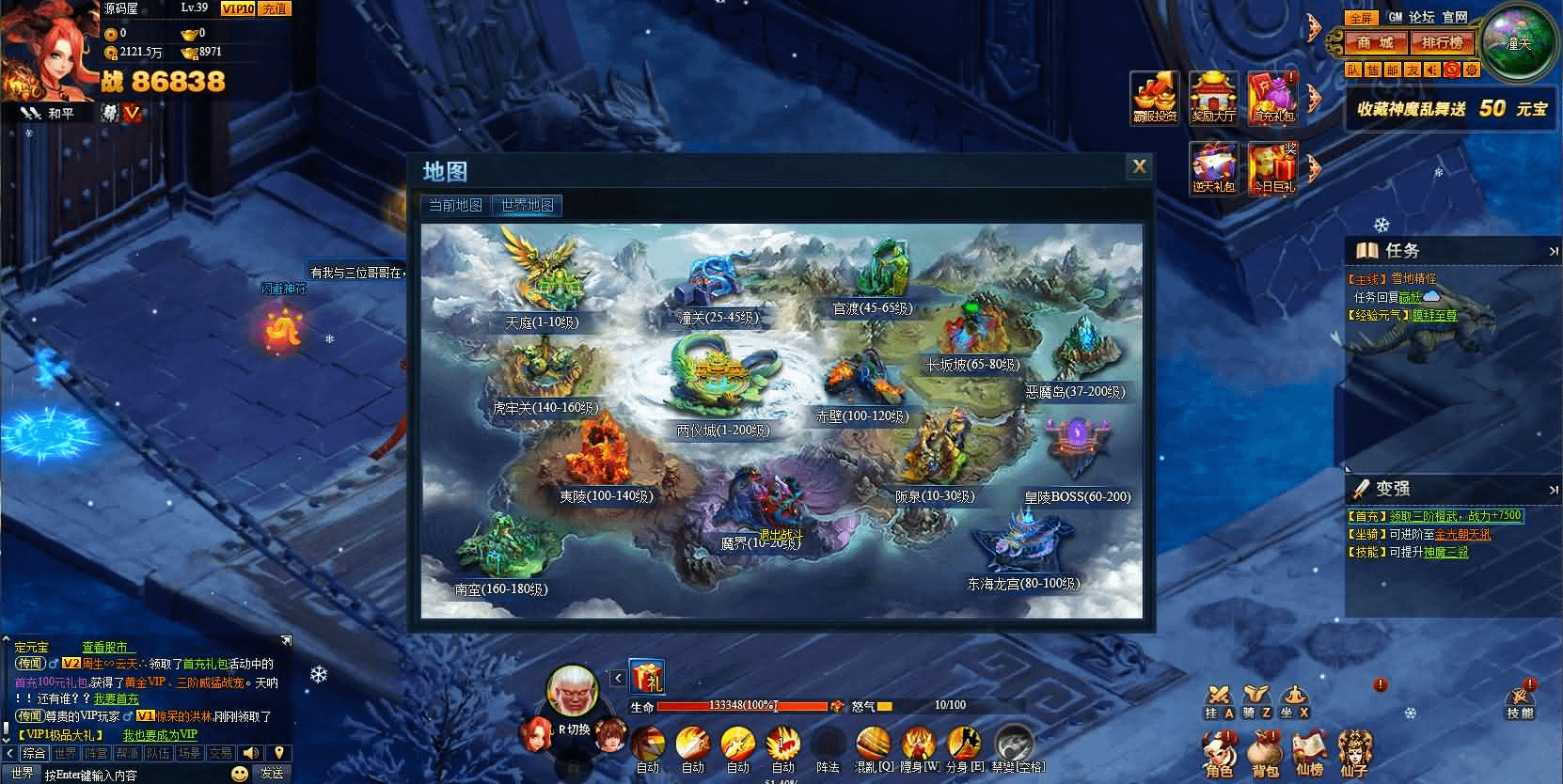
Task: Open the 商城 shop
Action: tap(1374, 43)
